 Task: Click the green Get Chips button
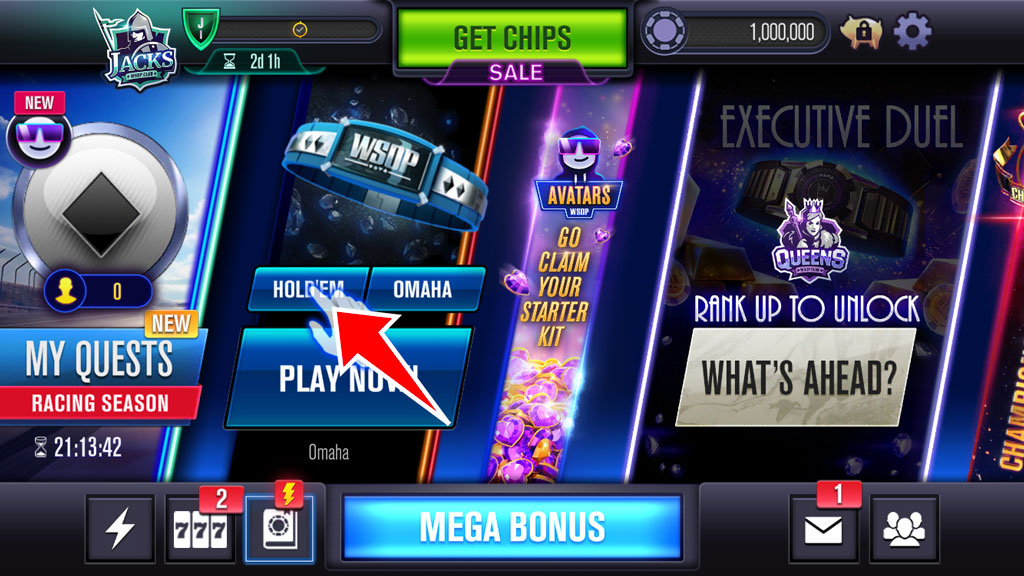click(512, 39)
